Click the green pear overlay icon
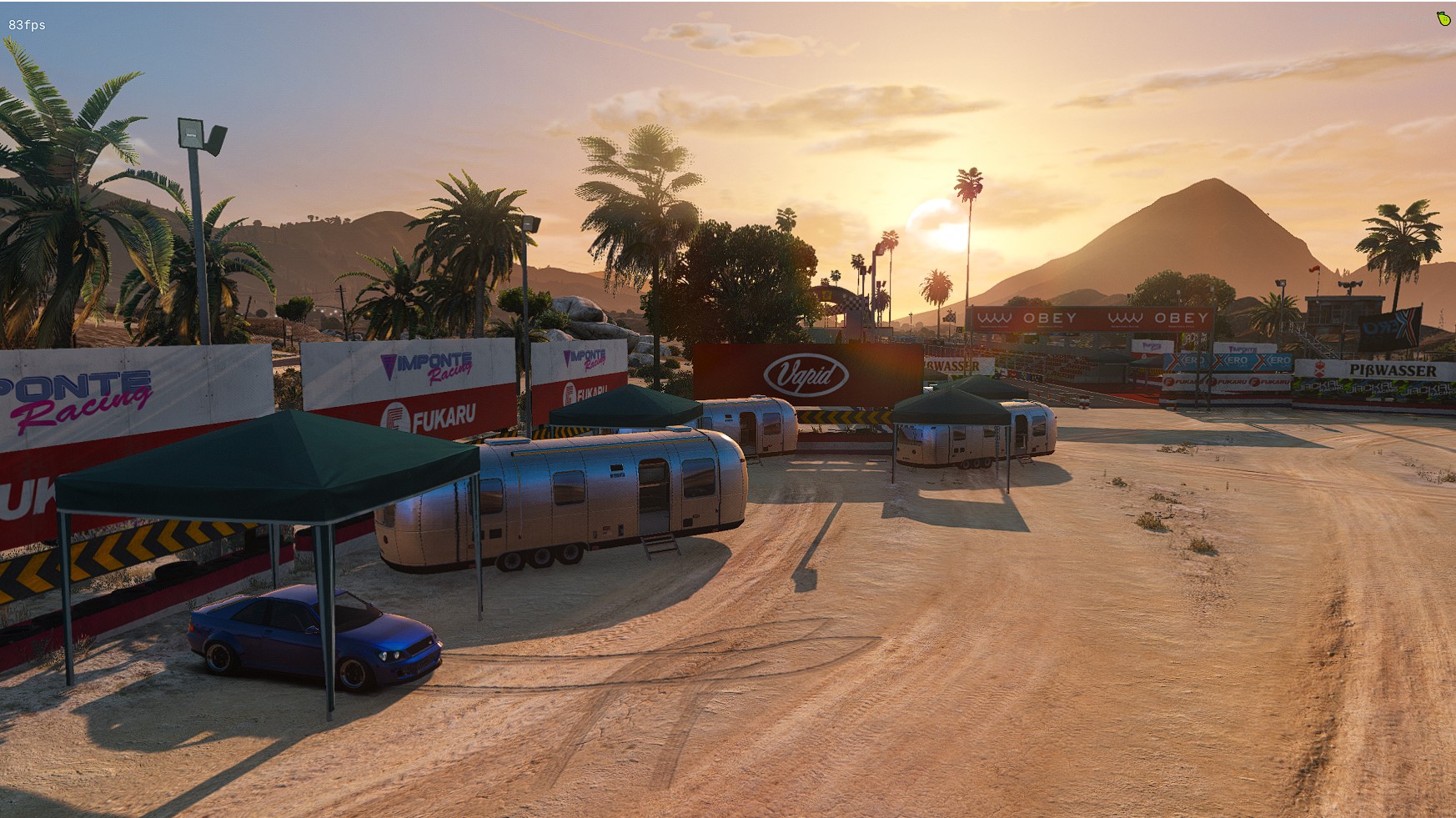This screenshot has width=1456, height=818. tap(1443, 18)
